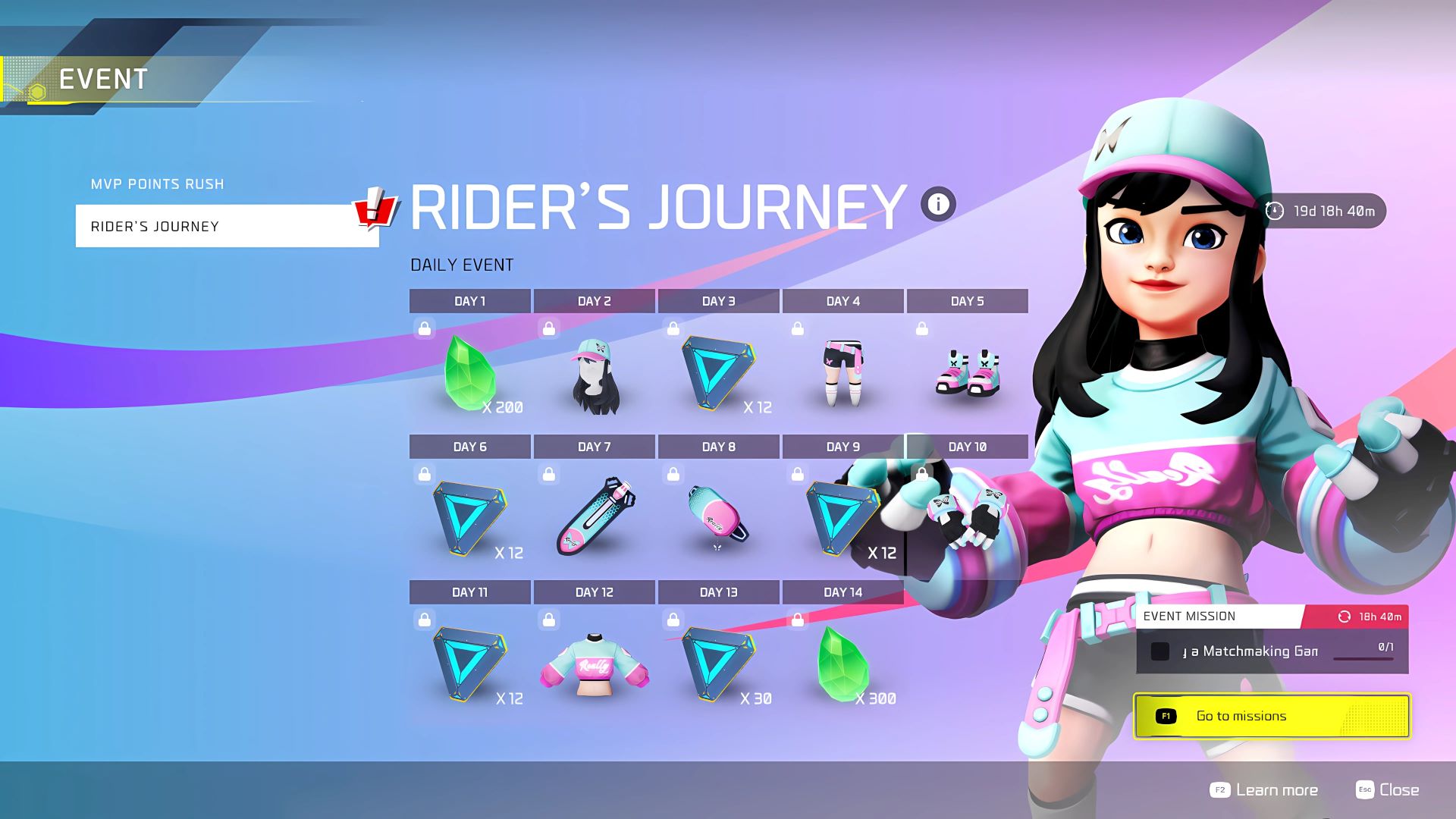This screenshot has height=819, width=1456.
Task: Open the Rider's Journey info icon
Action: [x=938, y=204]
